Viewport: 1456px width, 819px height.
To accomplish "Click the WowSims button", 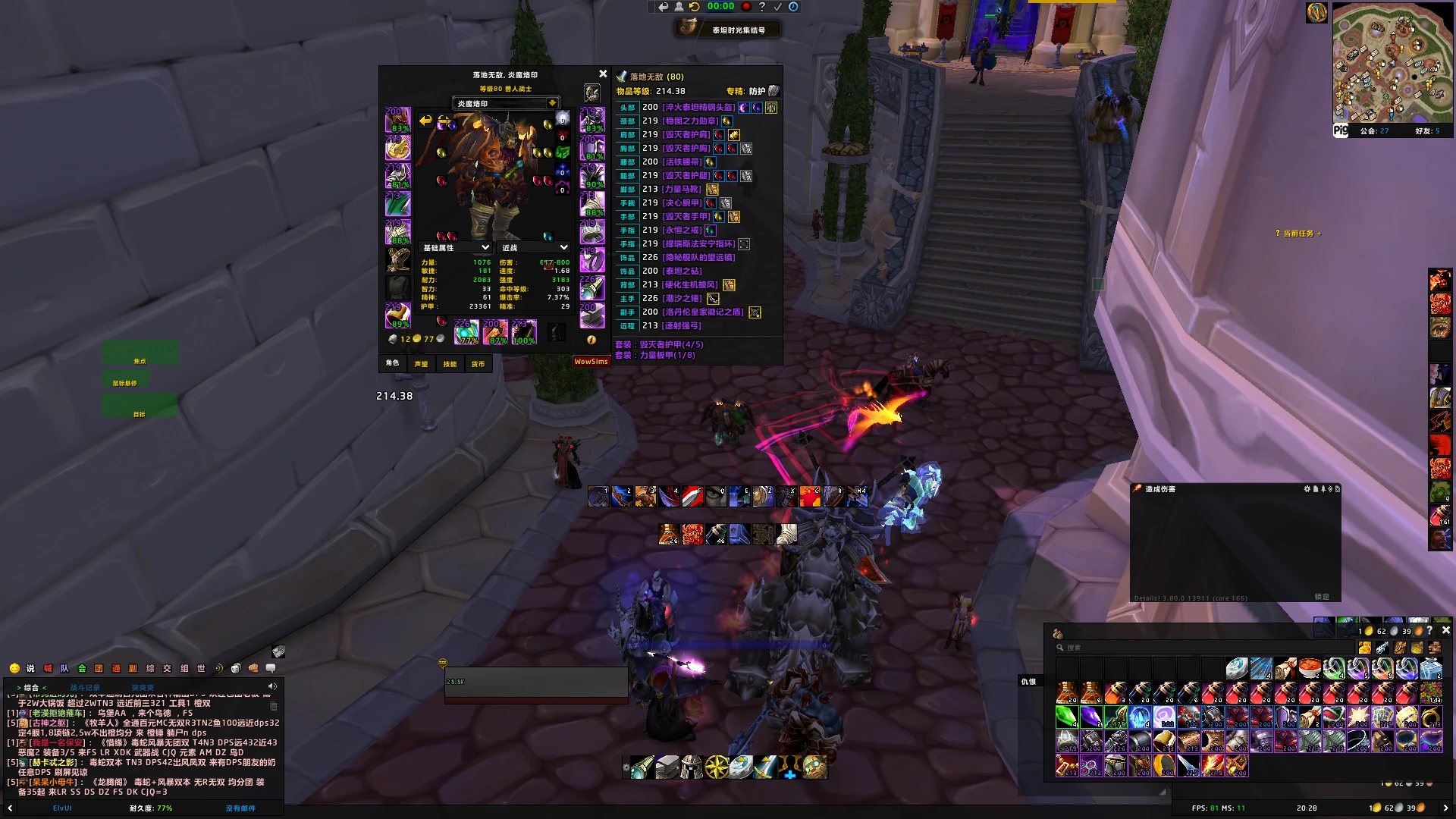I will (x=591, y=362).
